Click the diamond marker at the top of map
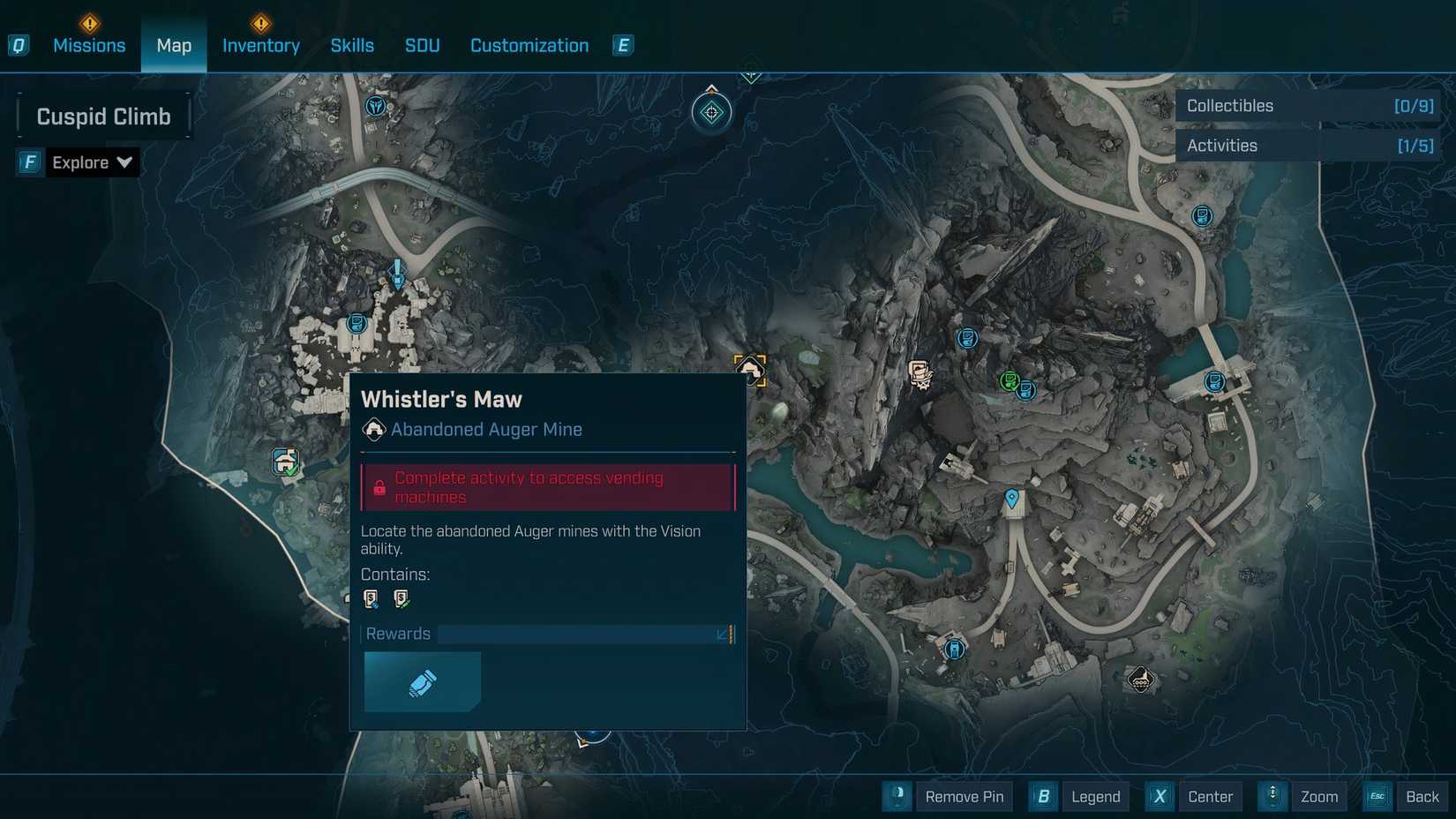Viewport: 1456px width, 819px height. coord(751,72)
